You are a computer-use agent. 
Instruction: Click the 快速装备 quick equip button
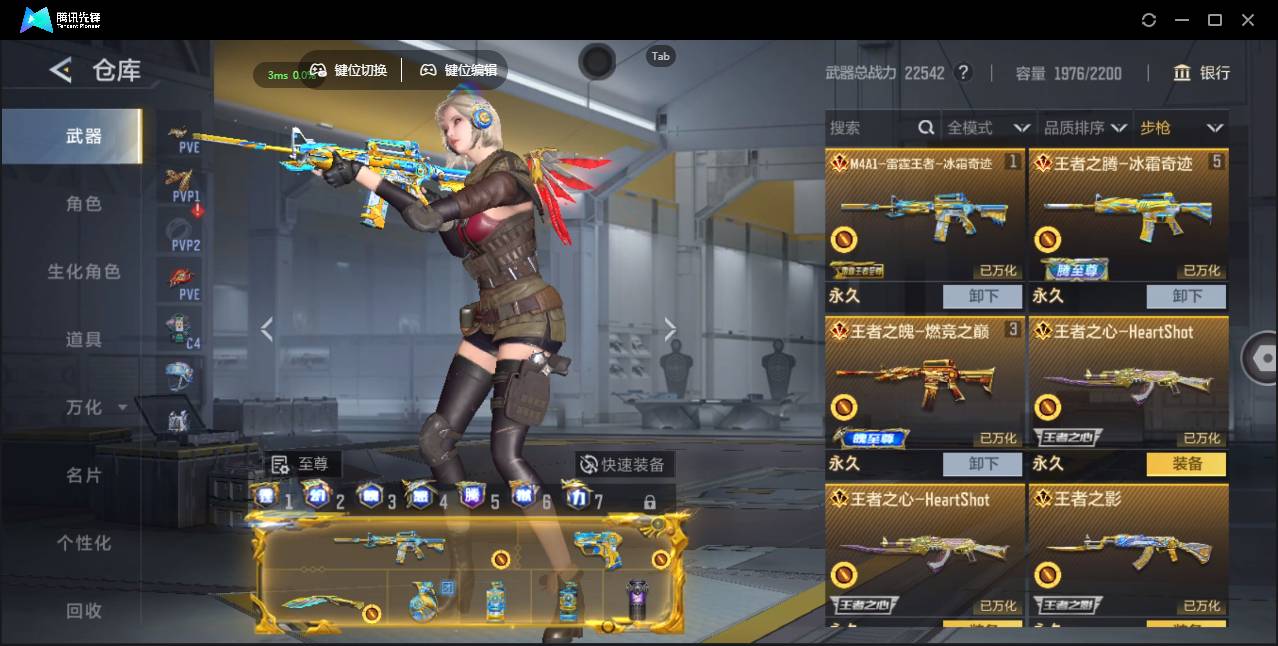(624, 465)
